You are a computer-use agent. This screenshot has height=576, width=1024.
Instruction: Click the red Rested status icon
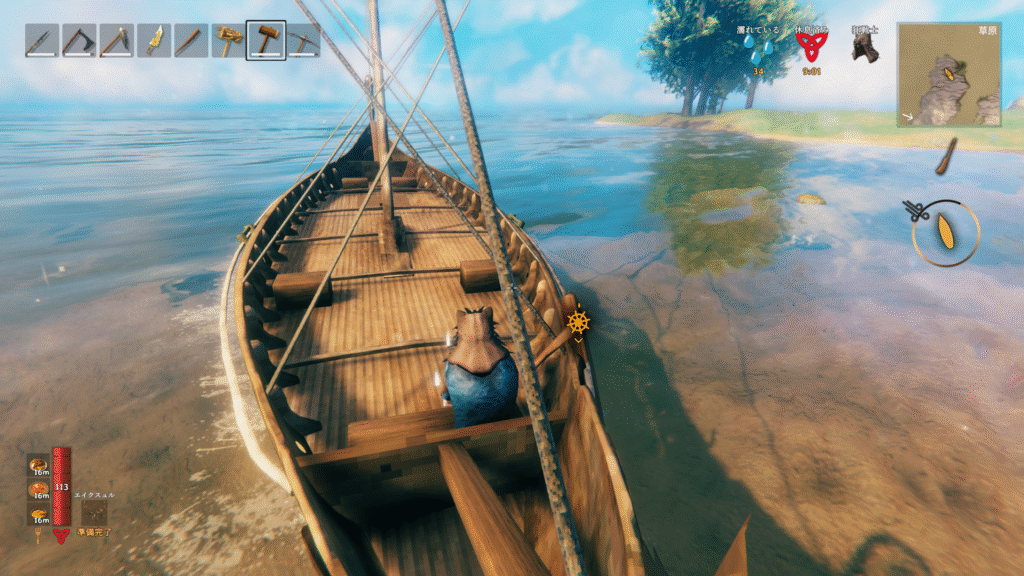[x=811, y=46]
